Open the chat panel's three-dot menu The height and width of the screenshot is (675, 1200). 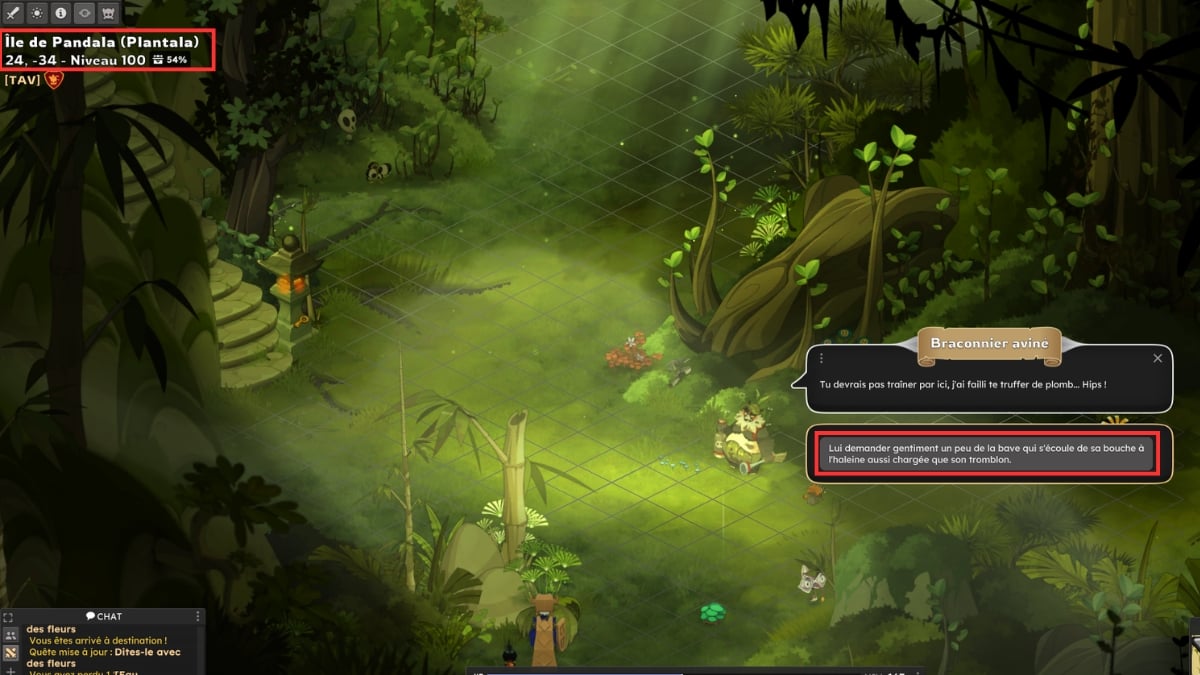tap(198, 616)
